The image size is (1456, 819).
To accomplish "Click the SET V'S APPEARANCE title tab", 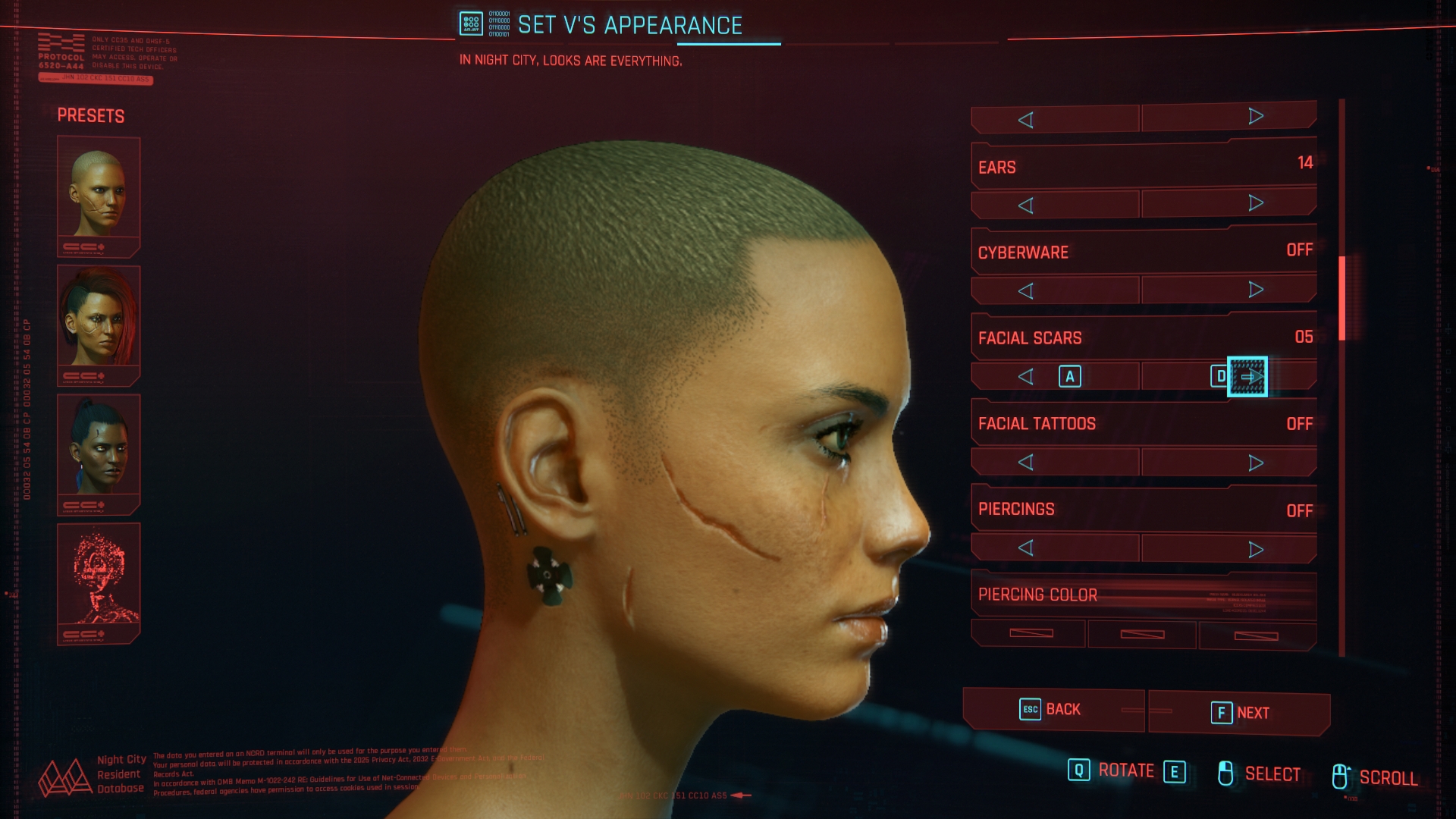I will tap(629, 25).
